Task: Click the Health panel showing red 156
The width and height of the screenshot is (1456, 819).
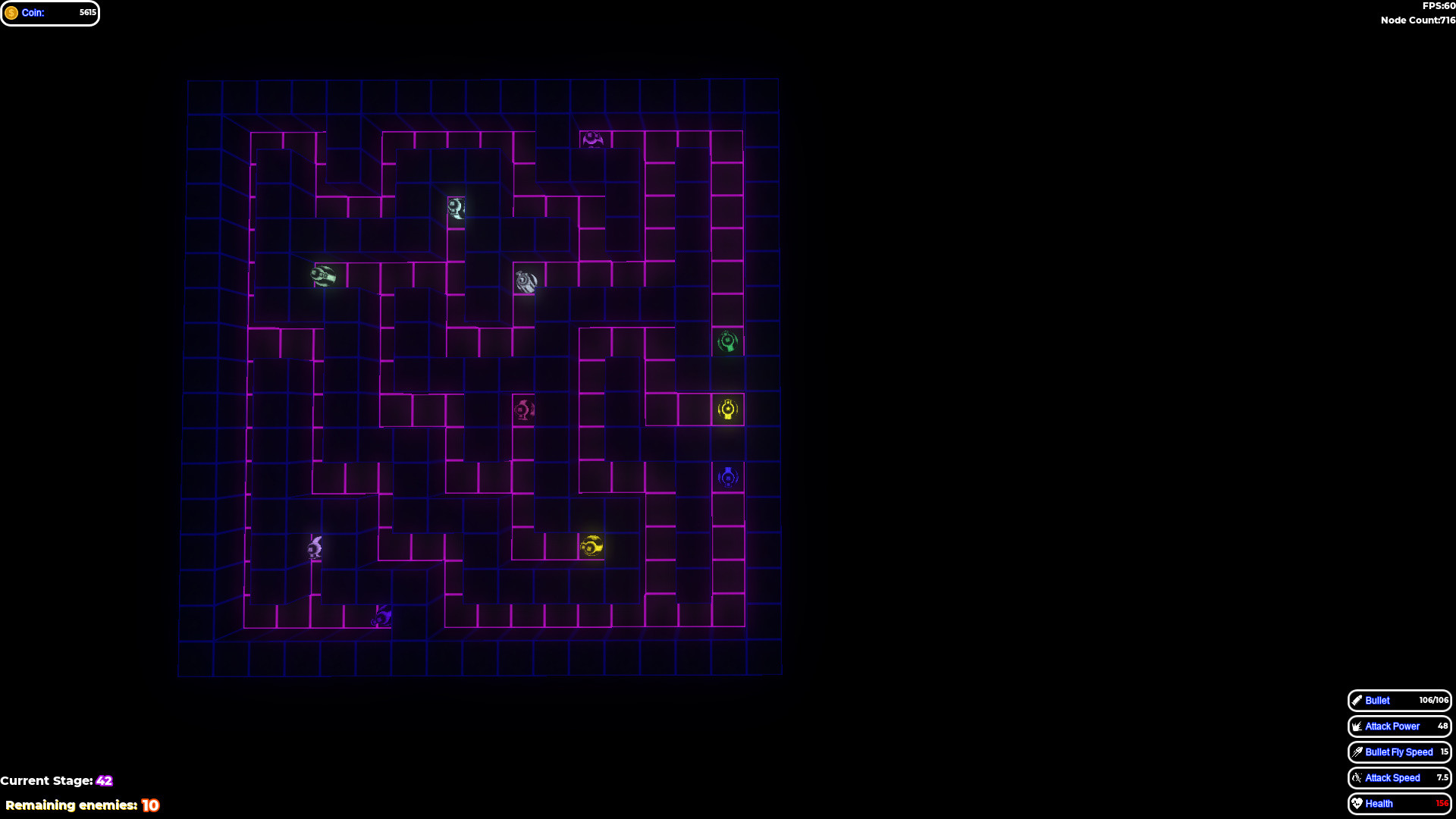Action: pyautogui.click(x=1399, y=803)
